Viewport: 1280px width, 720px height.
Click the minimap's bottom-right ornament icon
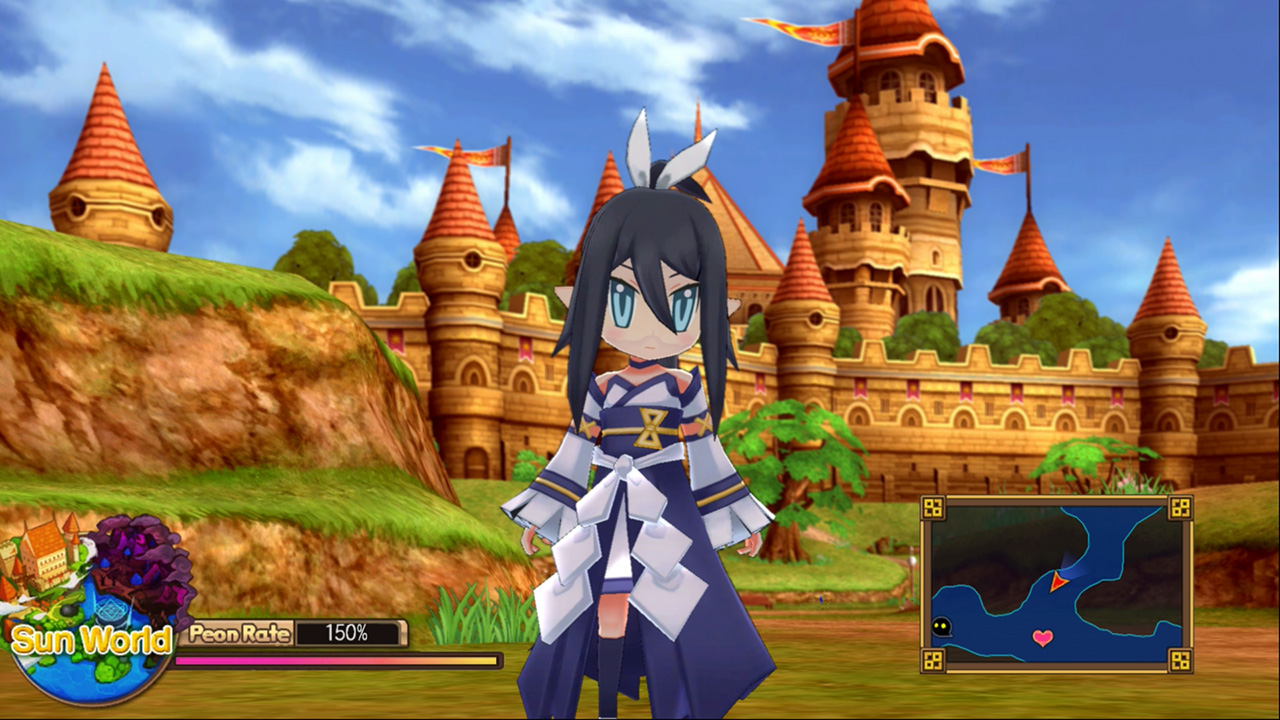pos(1180,659)
